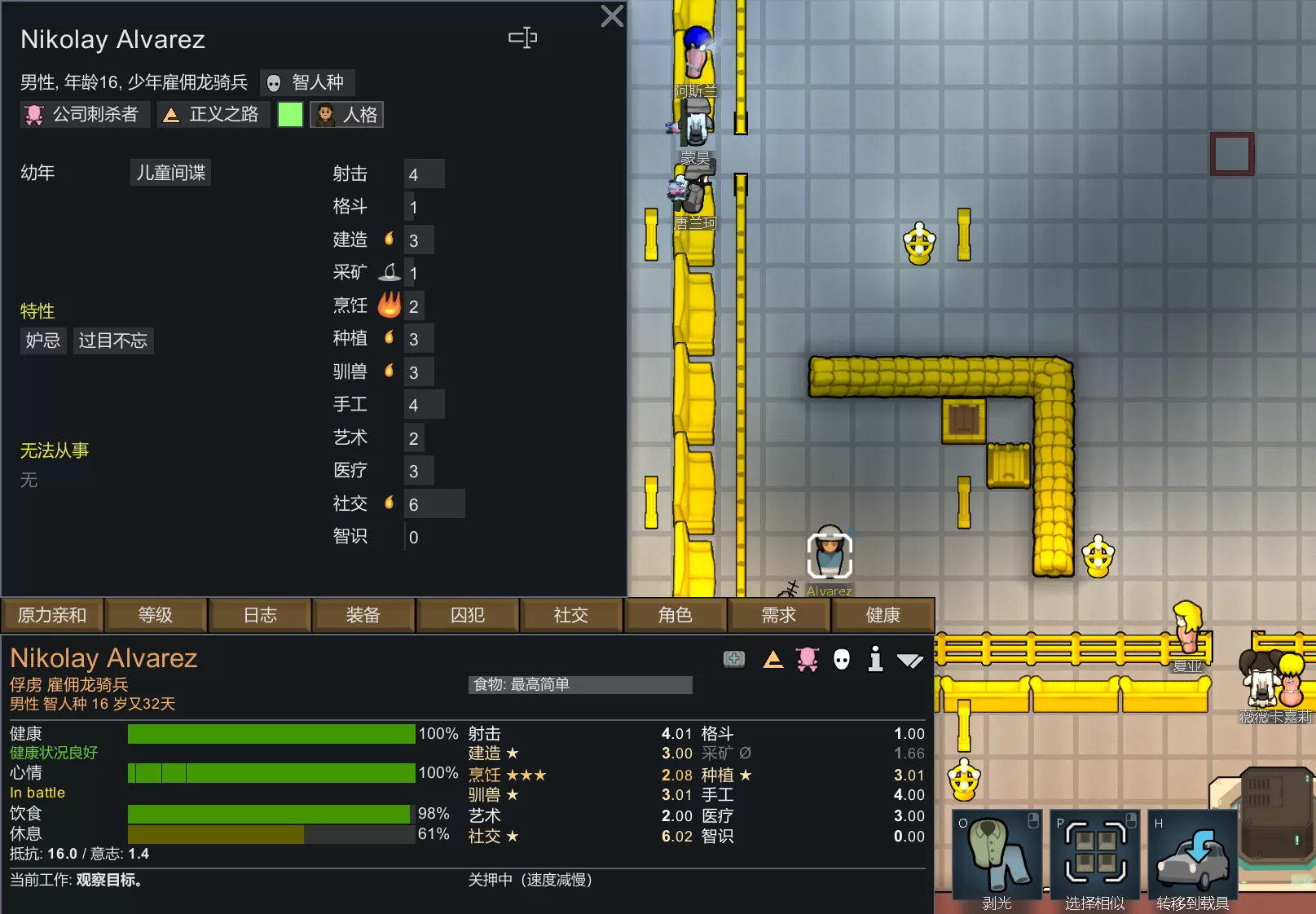This screenshot has height=914, width=1316.
Task: Open the 人格 personality button
Action: click(x=347, y=115)
